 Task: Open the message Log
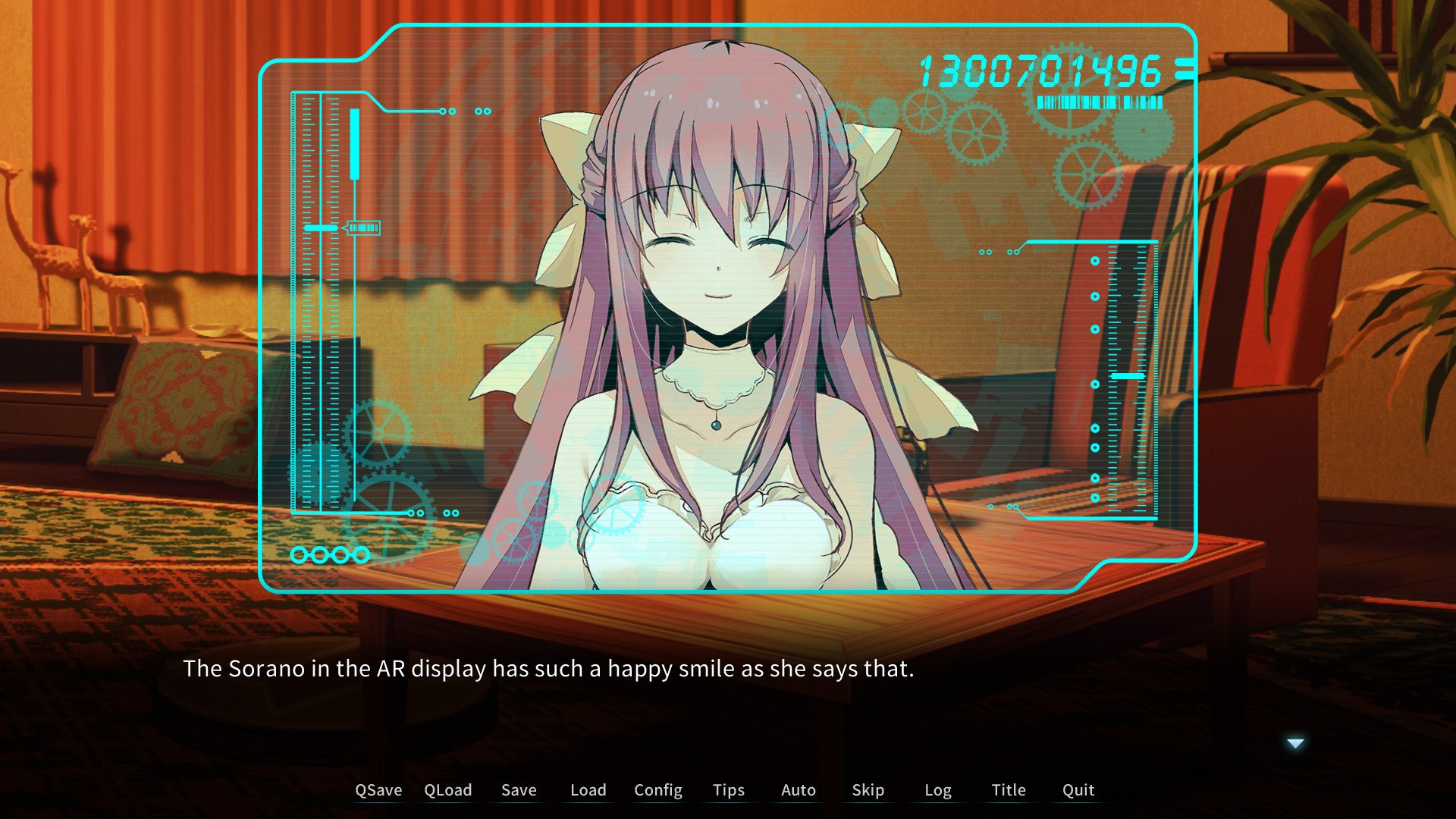pos(938,789)
